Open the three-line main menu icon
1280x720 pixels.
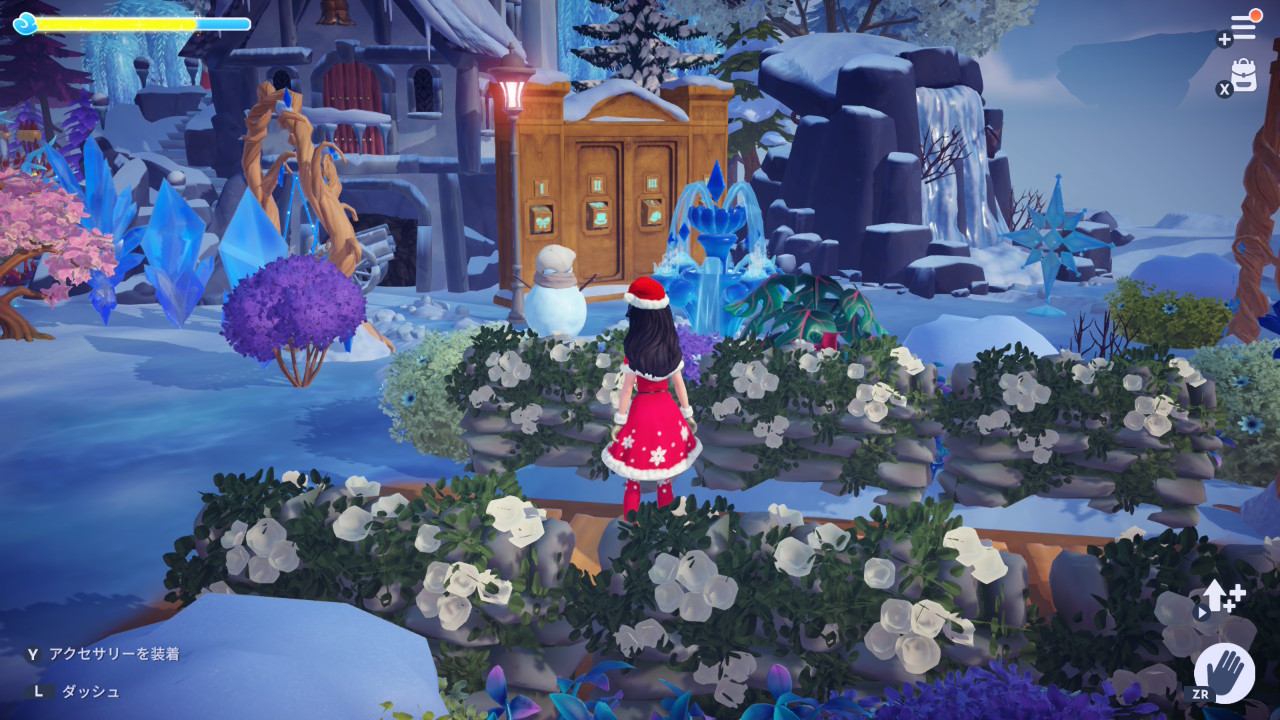click(1243, 27)
